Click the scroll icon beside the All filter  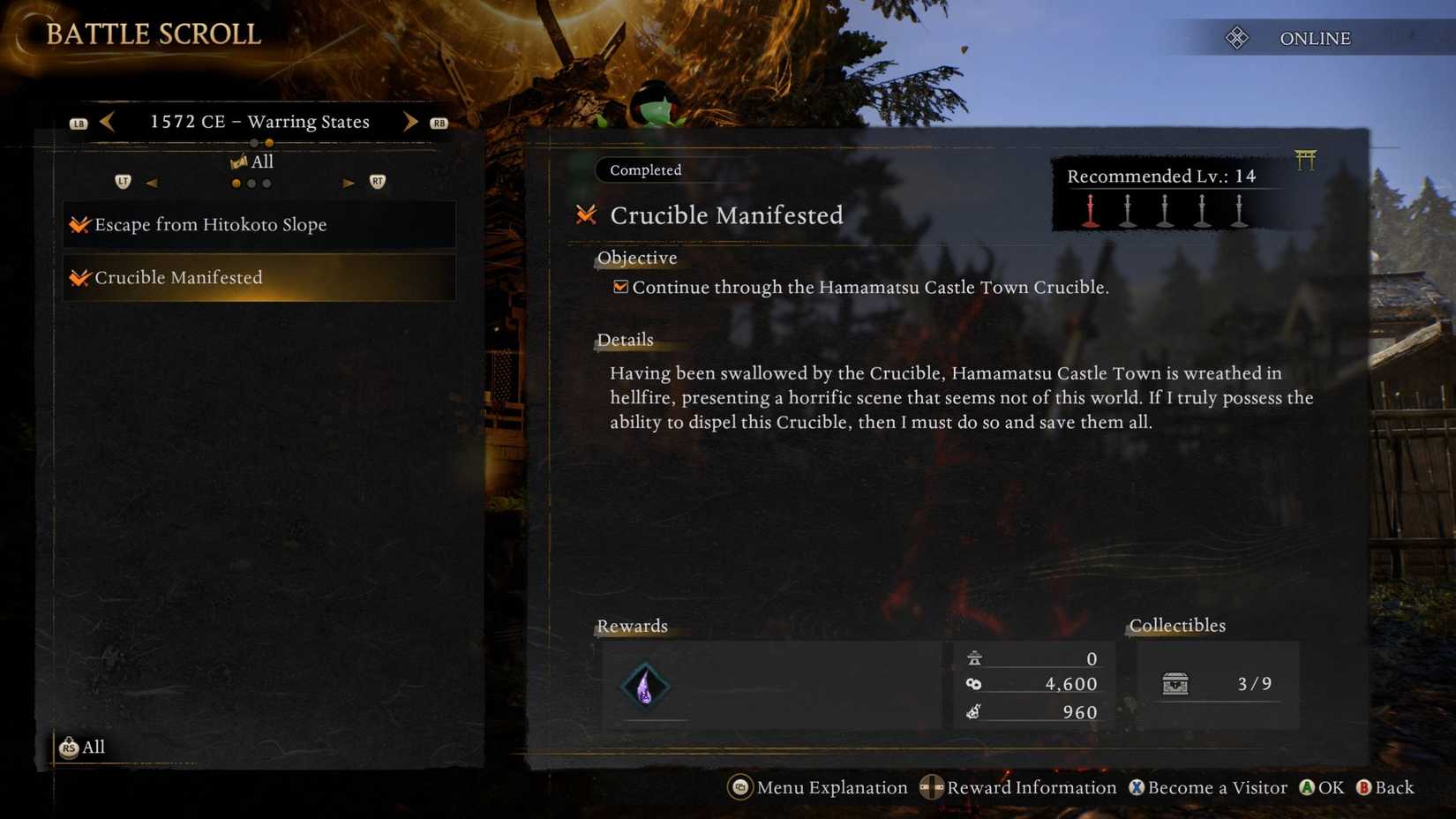pos(238,160)
